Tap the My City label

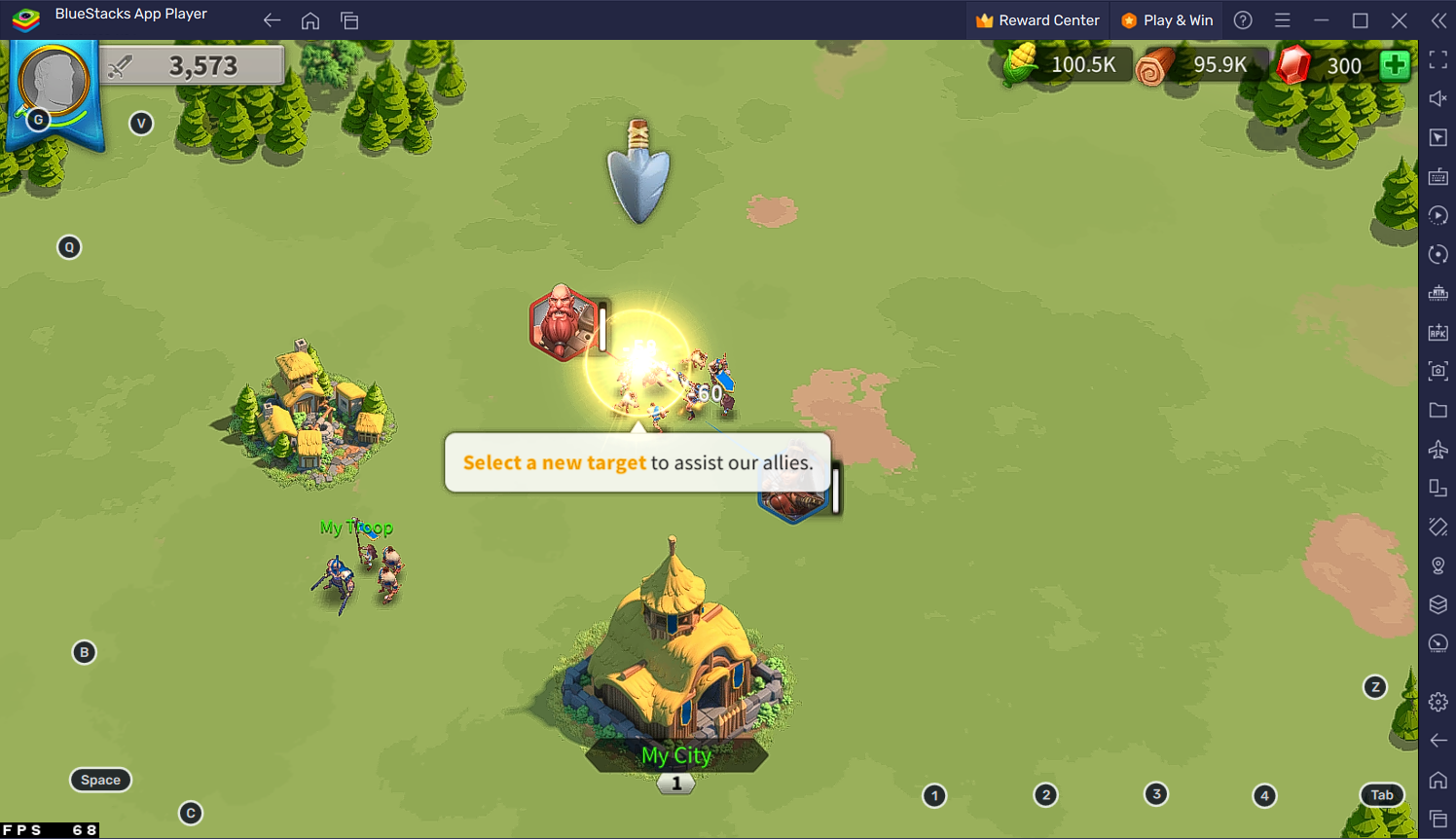(x=676, y=755)
